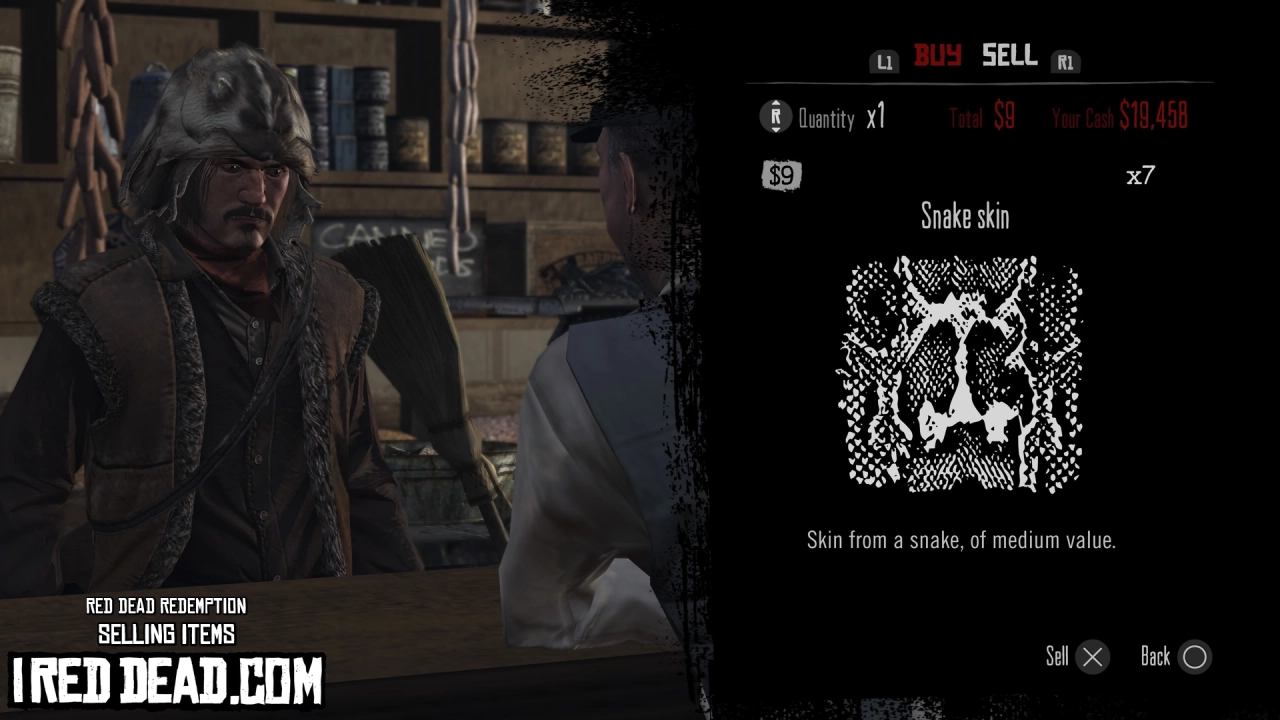The width and height of the screenshot is (1280, 720).
Task: Switch to the SELL tab
Action: 1008,56
